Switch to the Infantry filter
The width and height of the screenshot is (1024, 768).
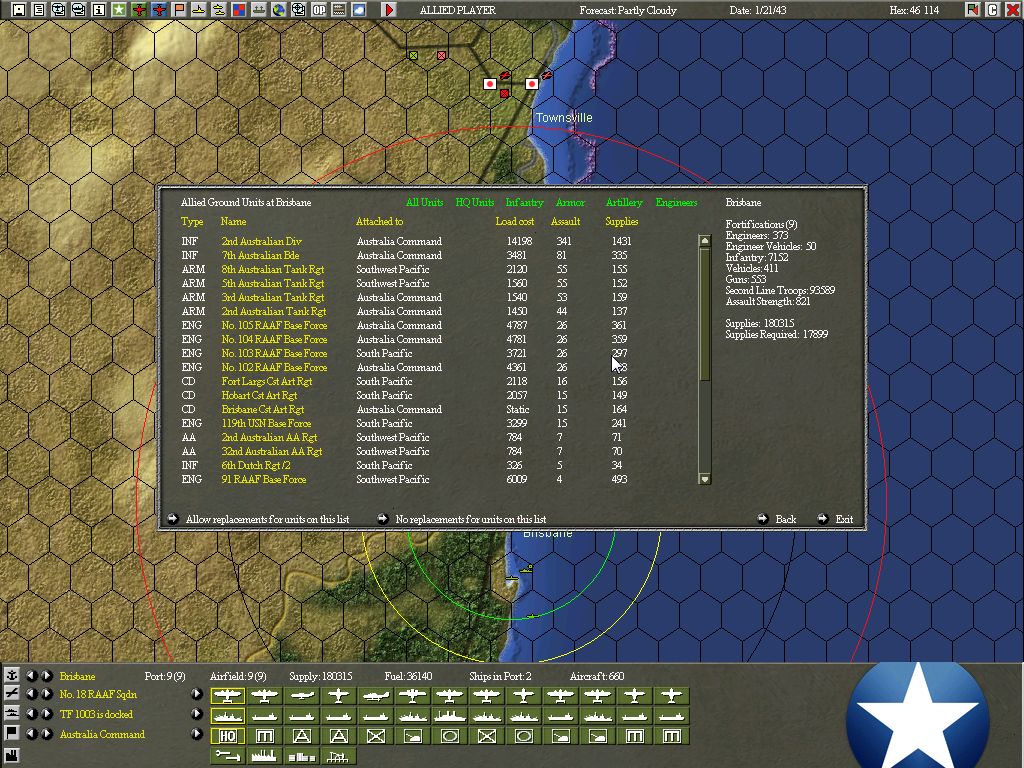[x=524, y=203]
